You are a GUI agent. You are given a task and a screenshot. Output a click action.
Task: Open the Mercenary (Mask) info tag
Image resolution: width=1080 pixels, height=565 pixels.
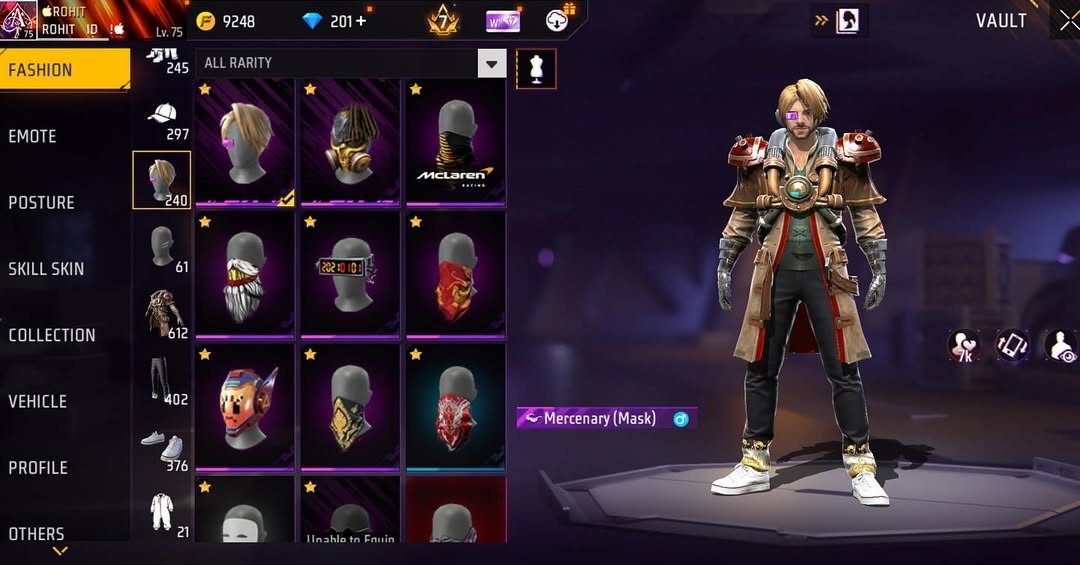[606, 419]
